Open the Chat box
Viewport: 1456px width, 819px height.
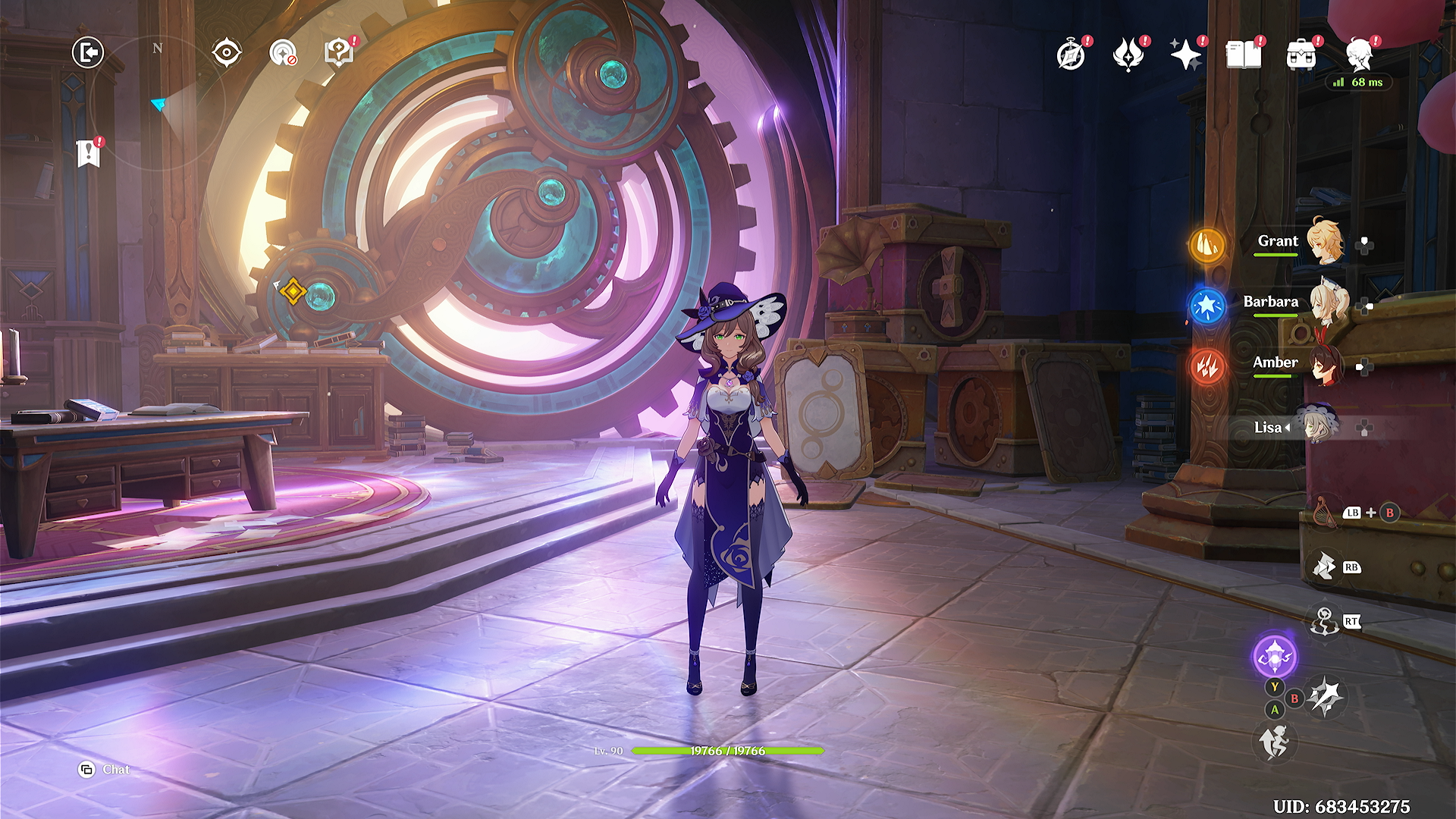coord(105,770)
